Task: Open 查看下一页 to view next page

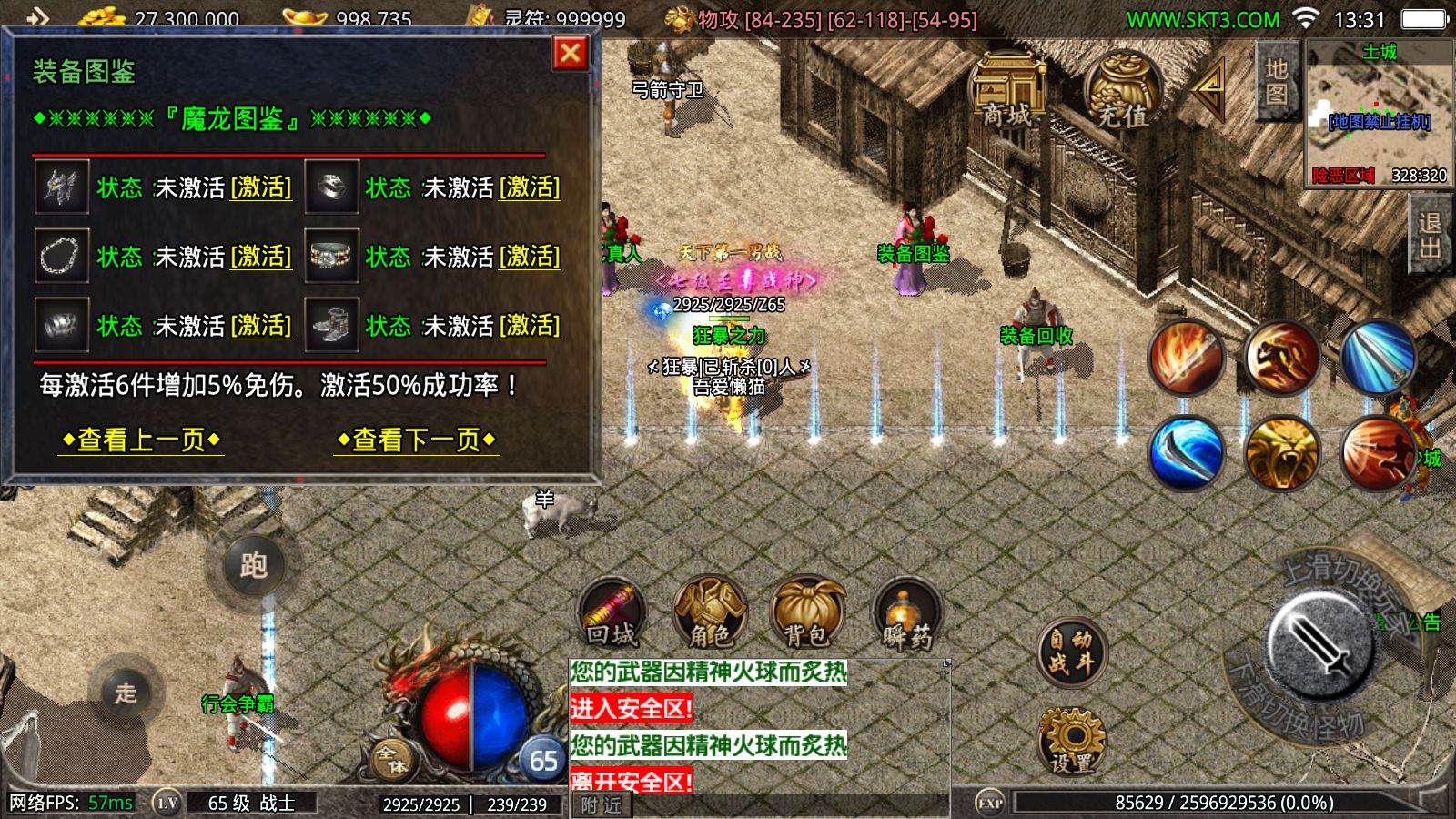Action: pyautogui.click(x=417, y=440)
